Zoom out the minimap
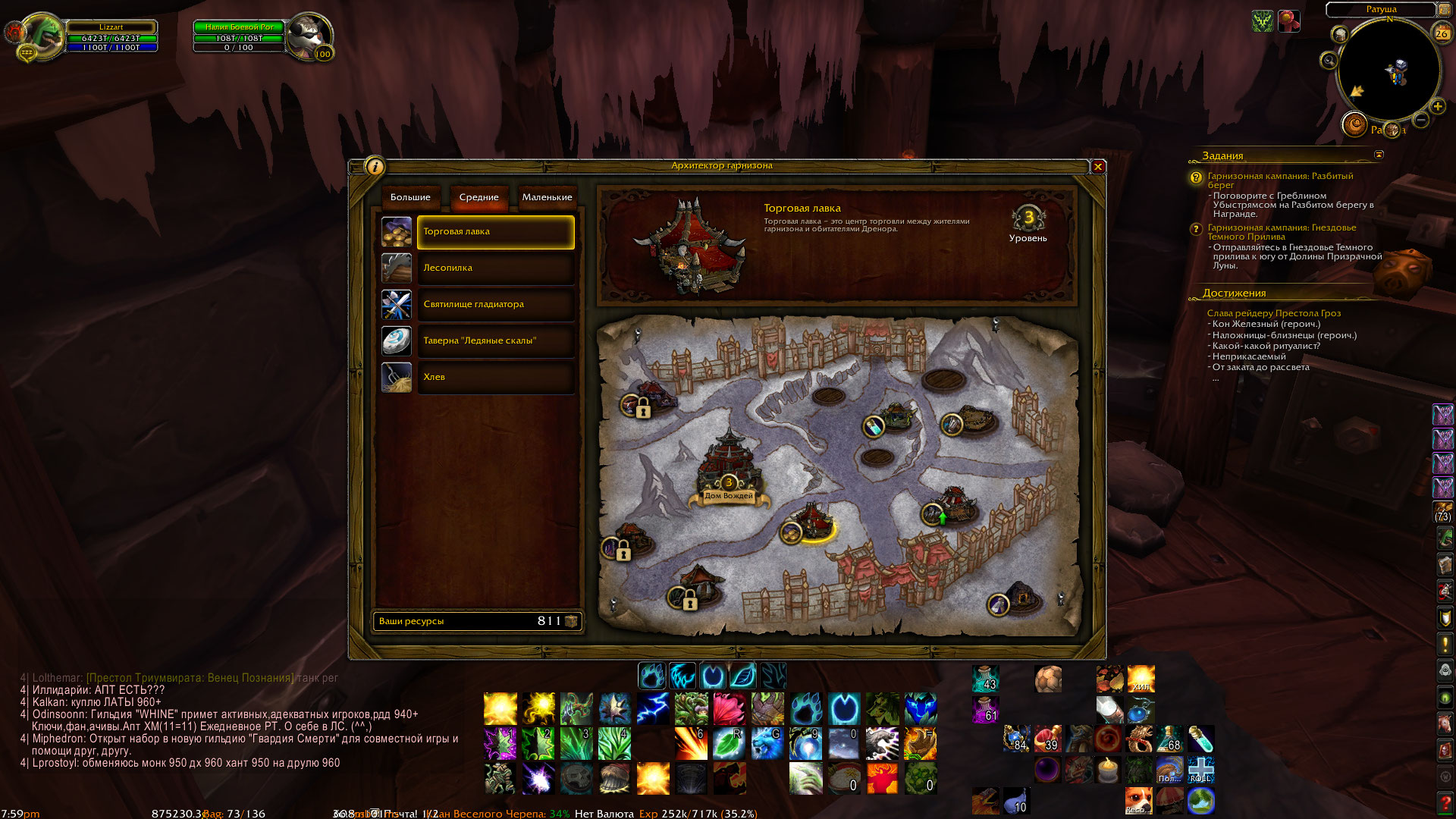Screen dimensions: 1456x819 [x=1421, y=121]
